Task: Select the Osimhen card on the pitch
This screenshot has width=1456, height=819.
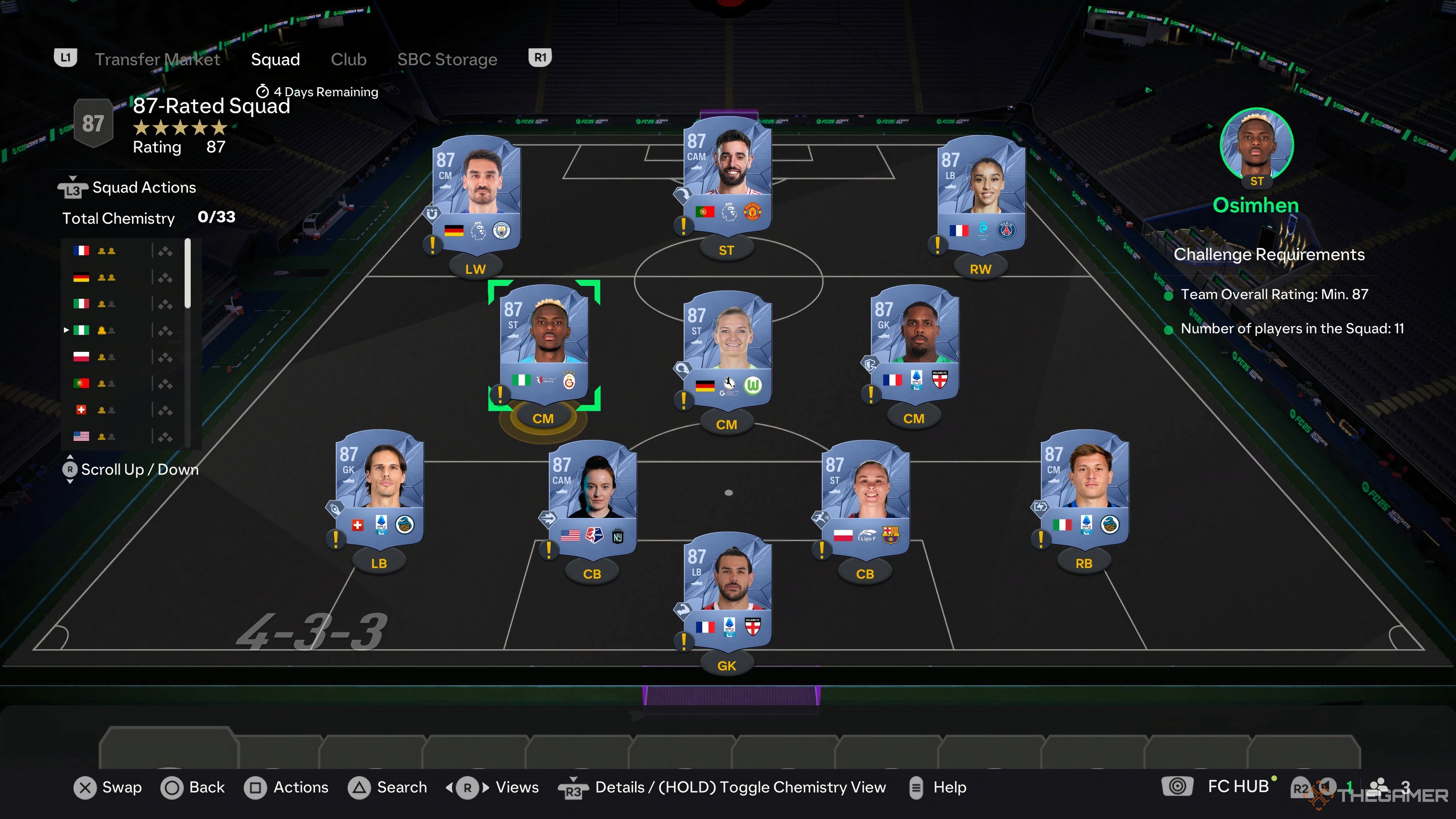Action: (x=544, y=345)
